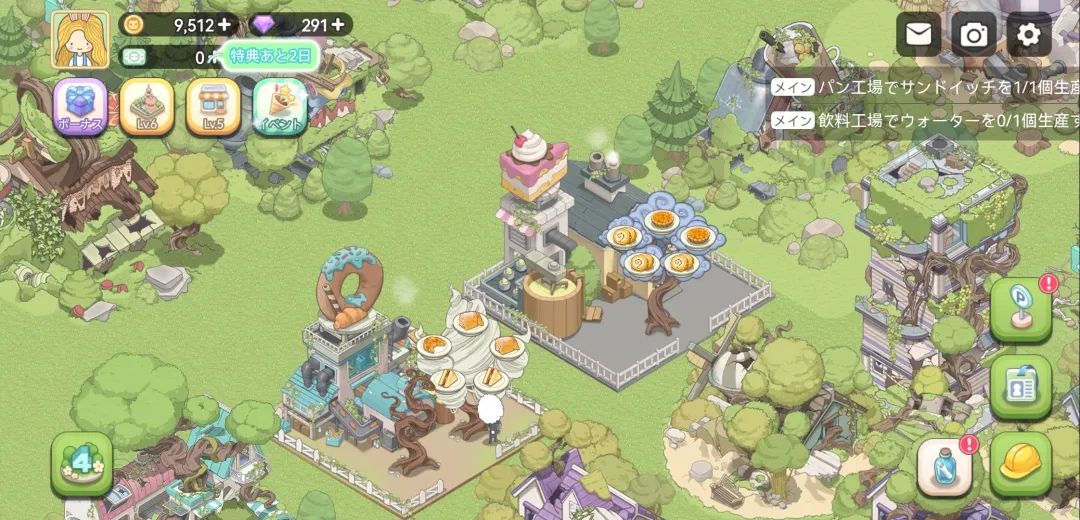This screenshot has width=1080, height=520.
Task: Add more gold coins with plus
Action: coord(223,24)
